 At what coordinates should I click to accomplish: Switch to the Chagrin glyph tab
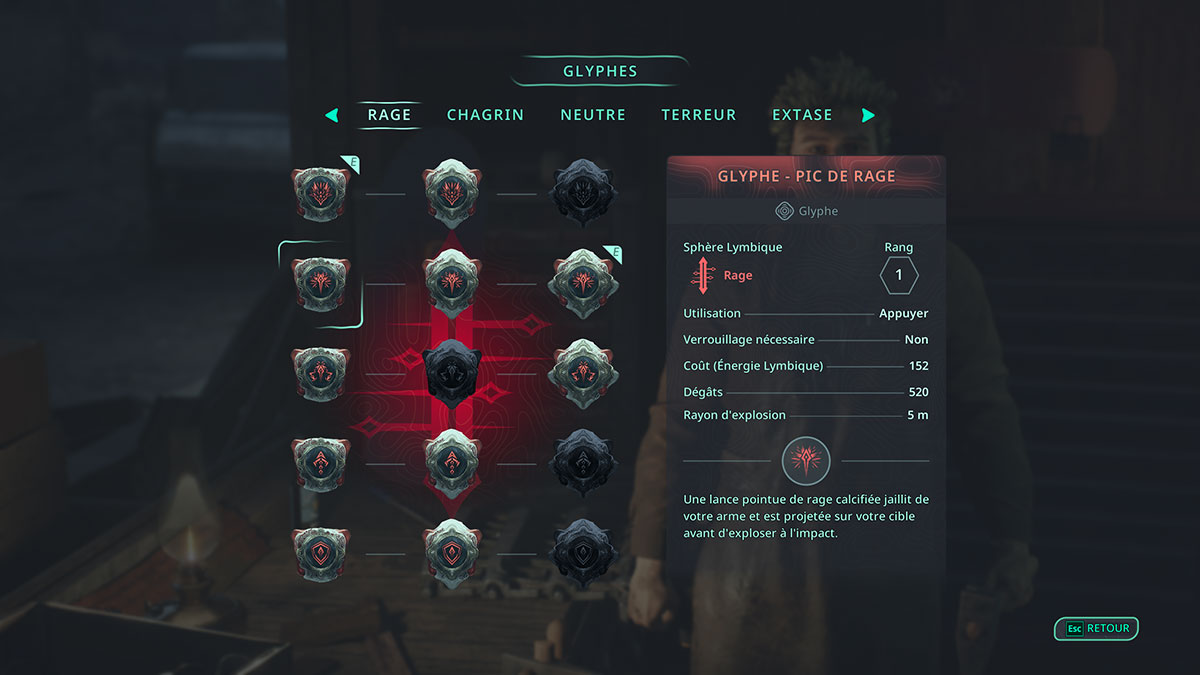485,115
